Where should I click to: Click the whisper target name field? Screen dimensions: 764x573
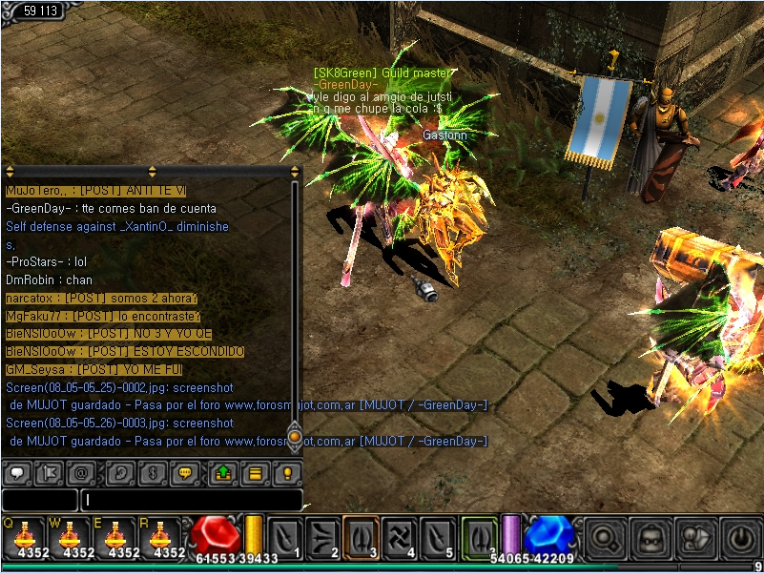(40, 499)
